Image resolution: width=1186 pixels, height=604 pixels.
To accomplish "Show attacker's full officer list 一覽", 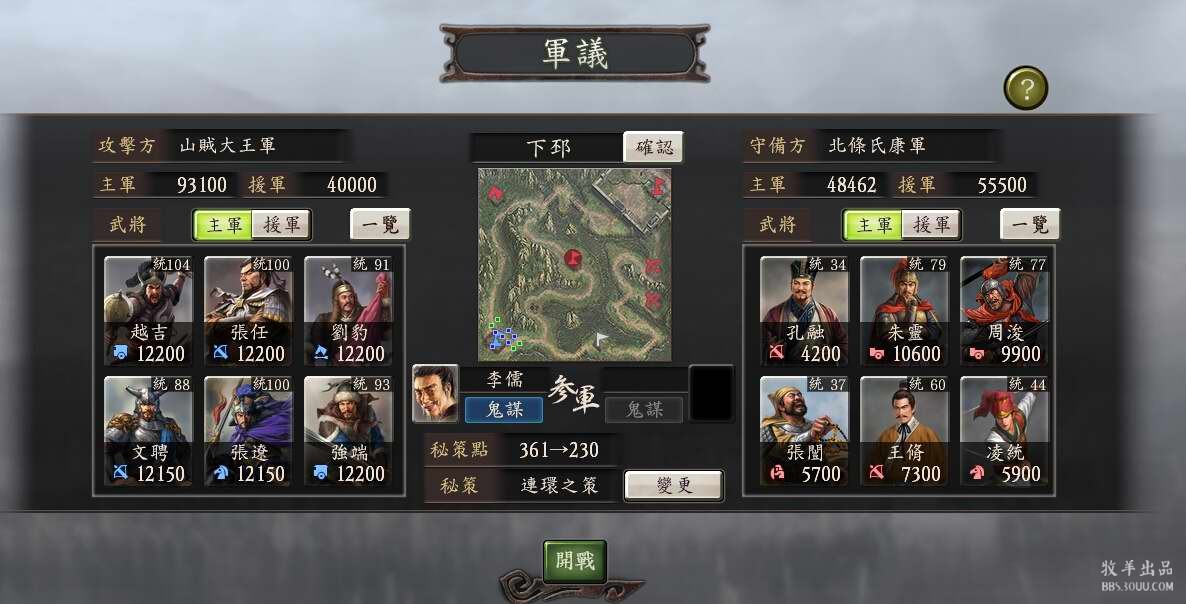I will [380, 225].
